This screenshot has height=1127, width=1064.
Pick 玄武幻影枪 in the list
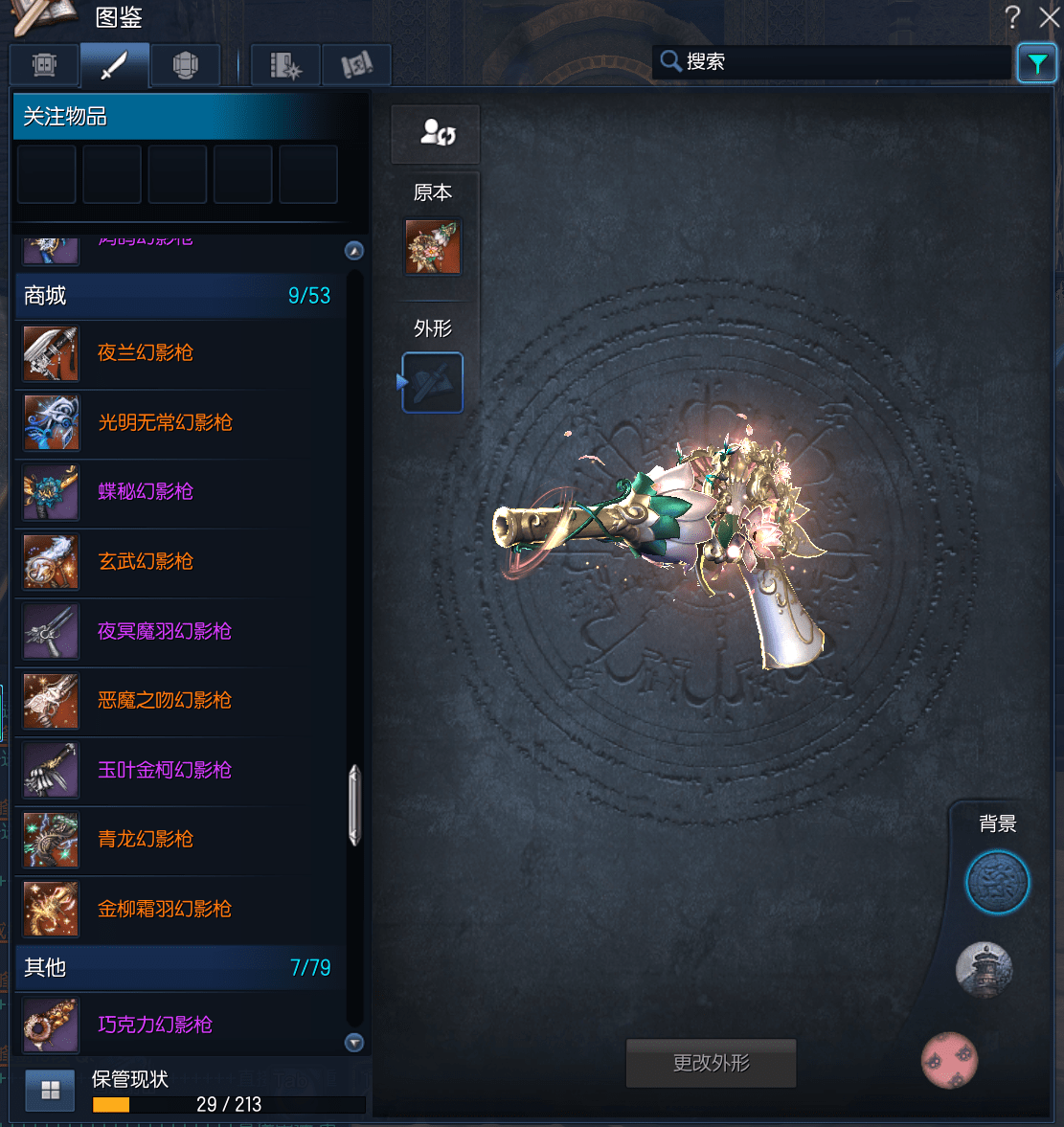146,562
